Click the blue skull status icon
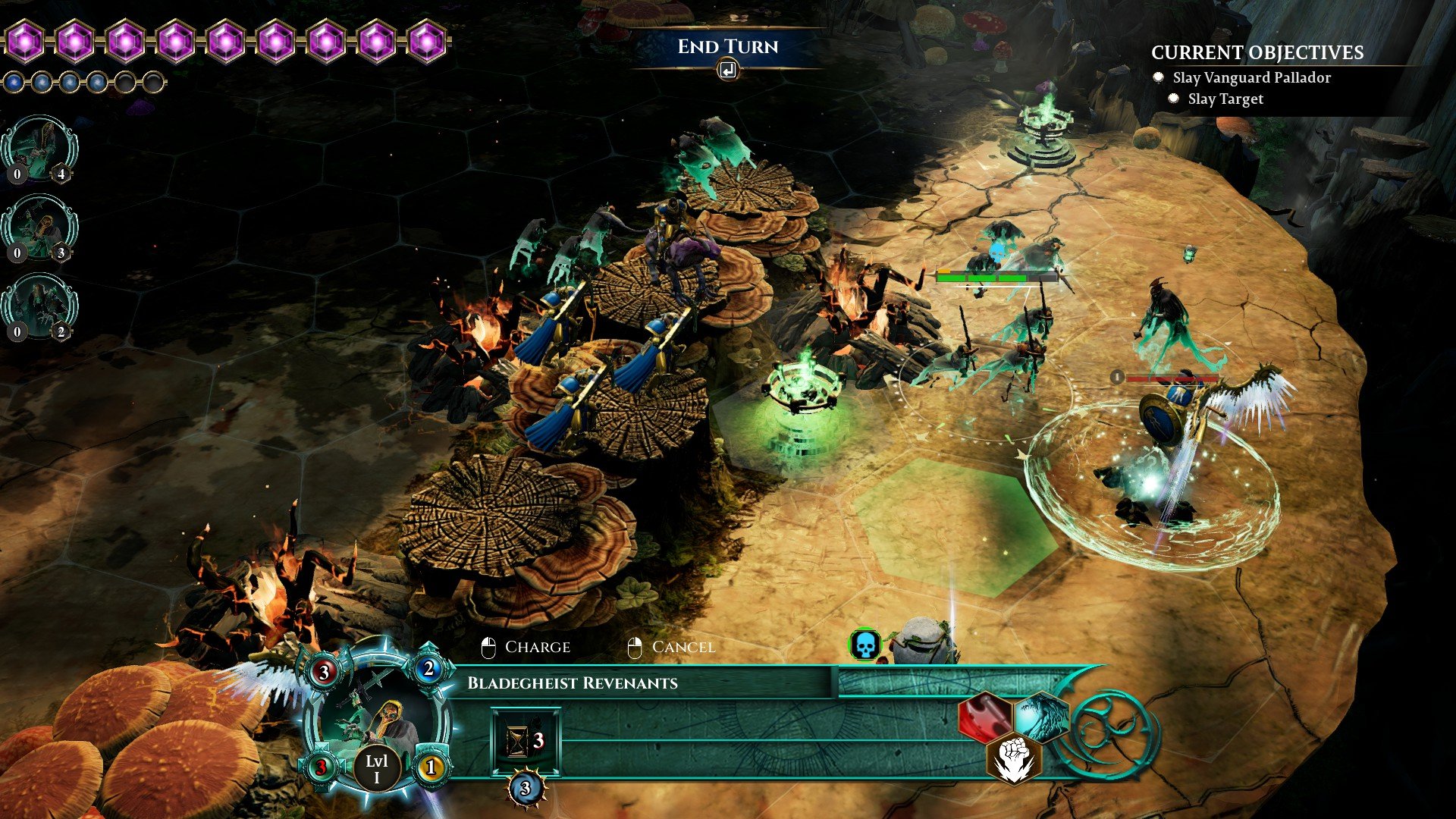 coord(864,645)
